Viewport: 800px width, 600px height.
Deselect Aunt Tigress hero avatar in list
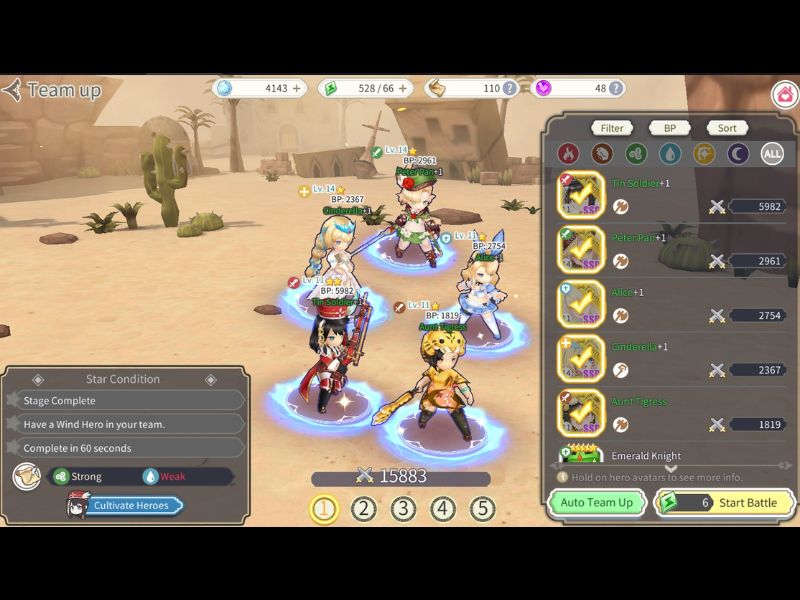click(x=581, y=413)
